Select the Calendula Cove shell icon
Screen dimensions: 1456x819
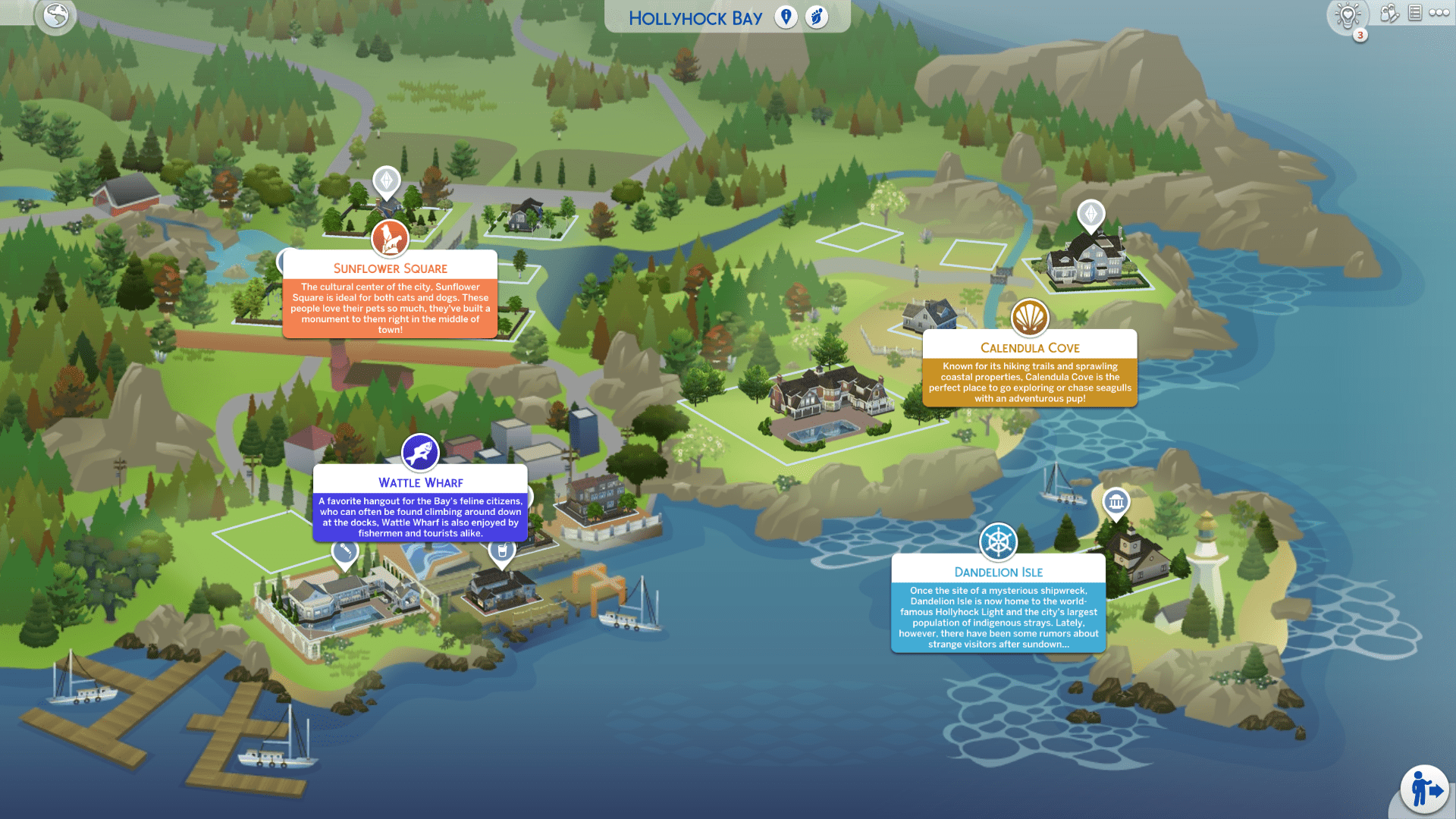point(1030,318)
